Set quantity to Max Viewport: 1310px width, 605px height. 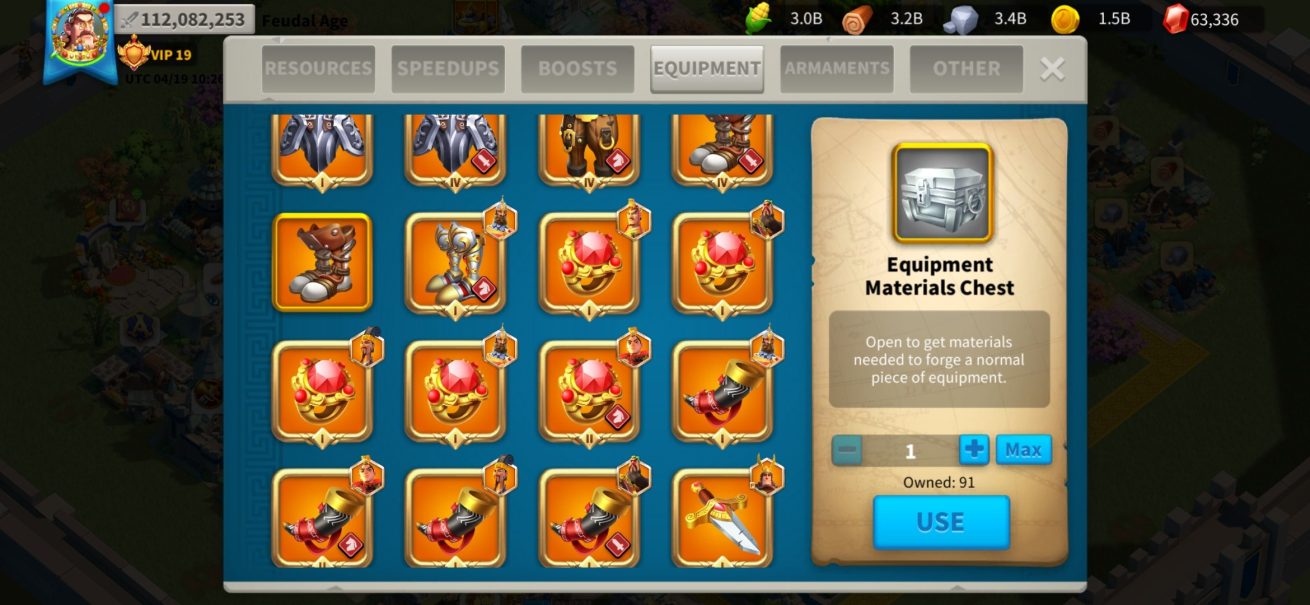(x=1023, y=450)
